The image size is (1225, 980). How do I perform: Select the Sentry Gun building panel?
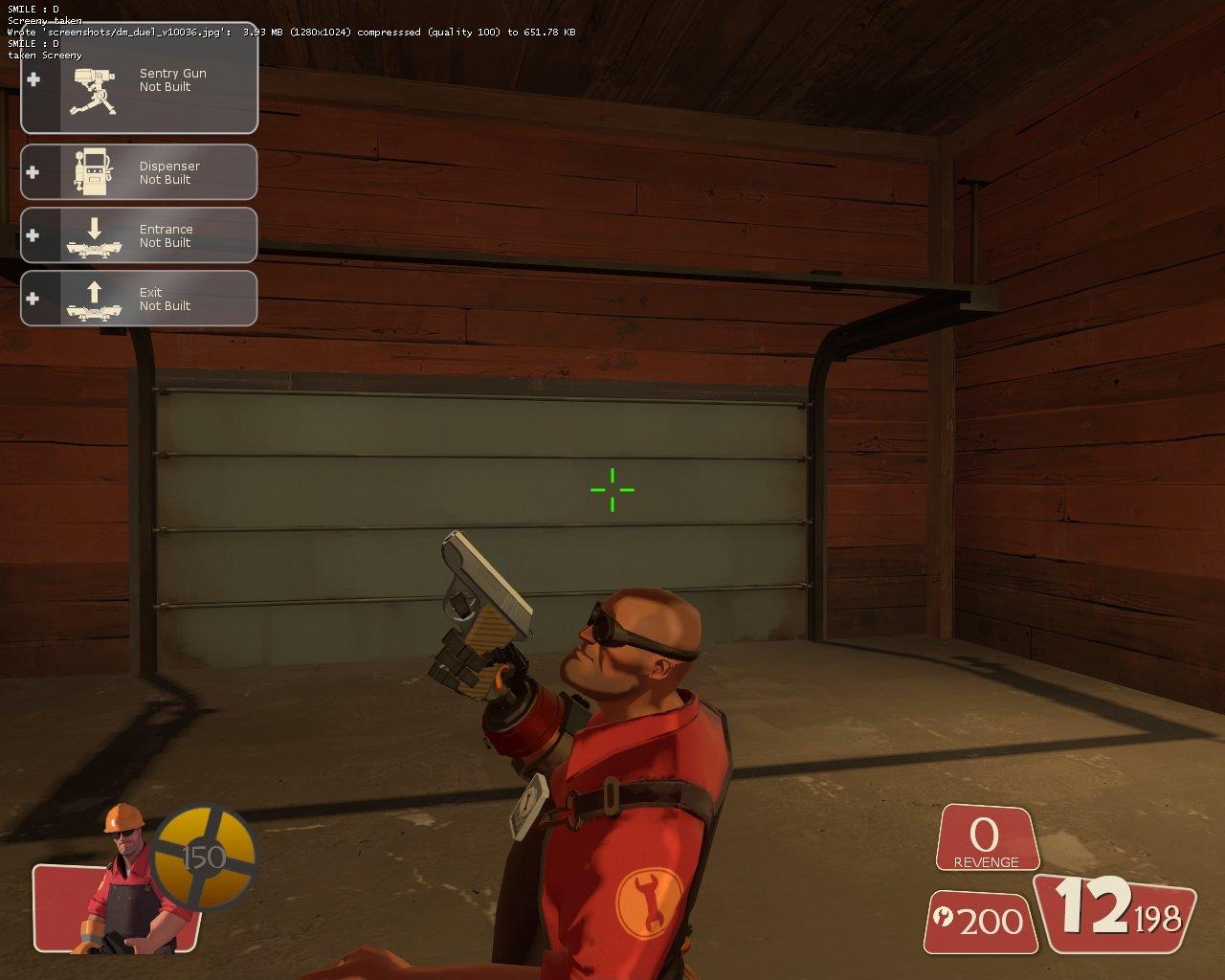pos(140,80)
